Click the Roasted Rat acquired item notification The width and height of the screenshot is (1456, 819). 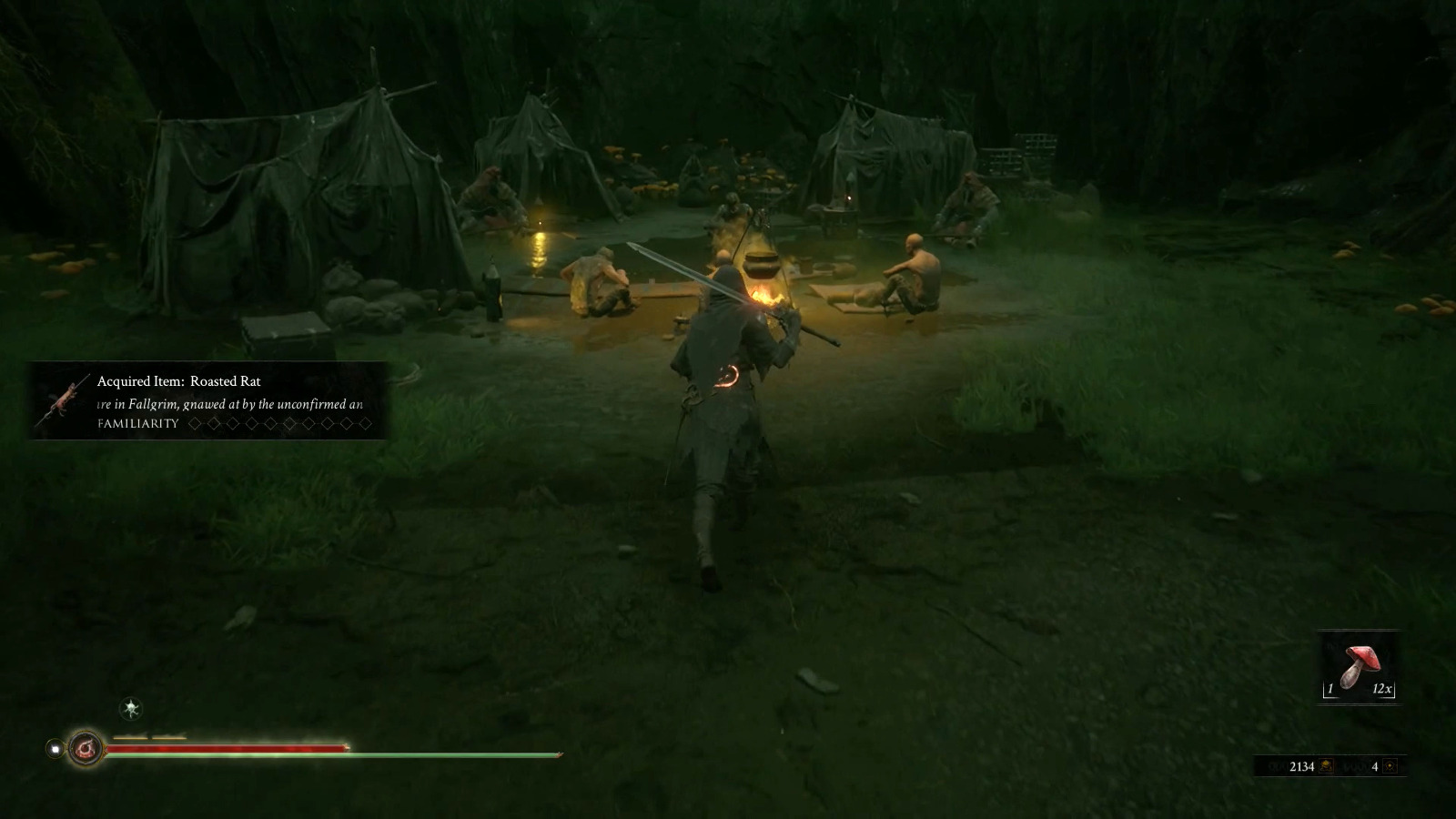tap(209, 401)
